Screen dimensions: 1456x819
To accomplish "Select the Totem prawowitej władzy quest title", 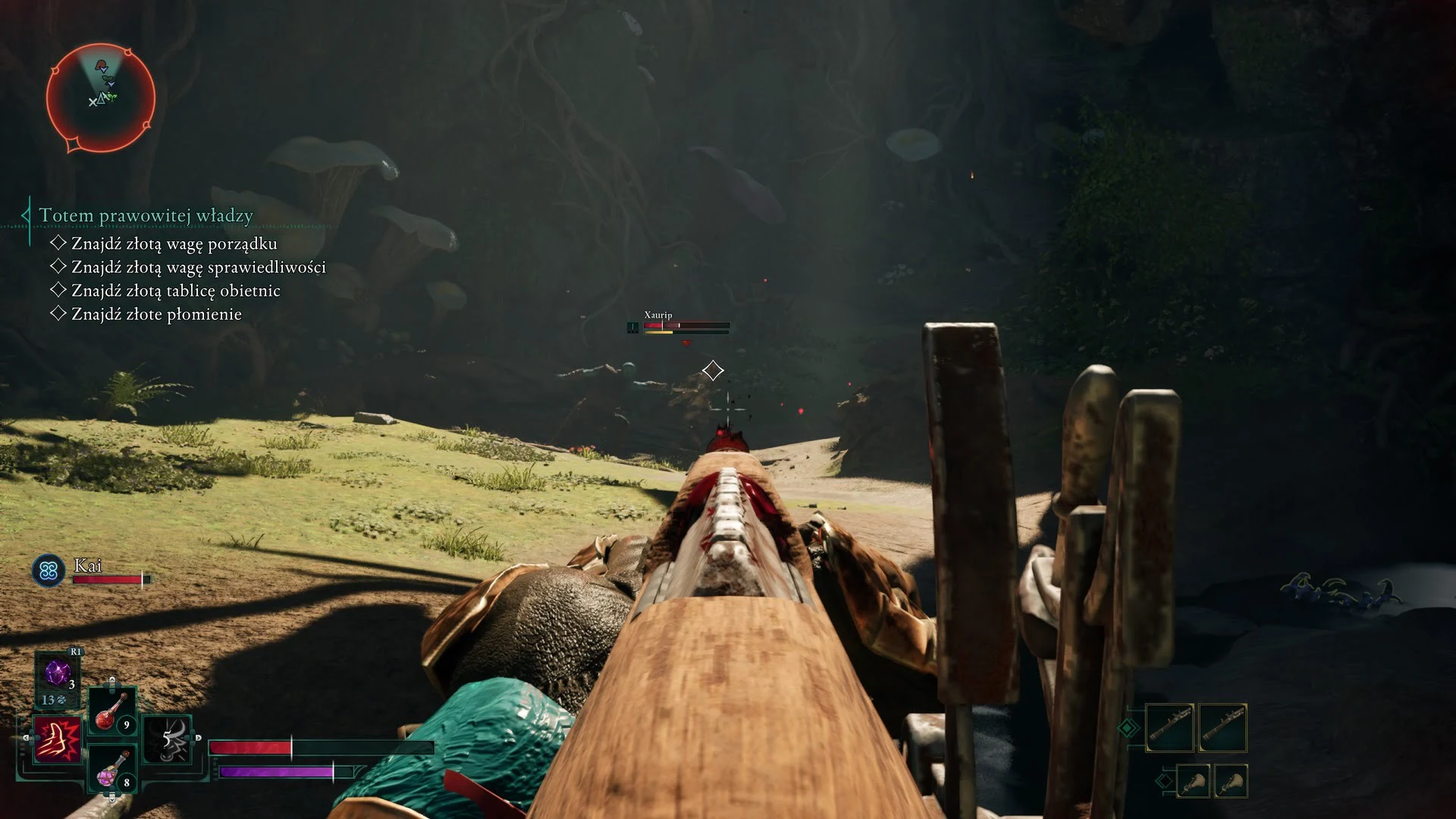I will coord(146,215).
